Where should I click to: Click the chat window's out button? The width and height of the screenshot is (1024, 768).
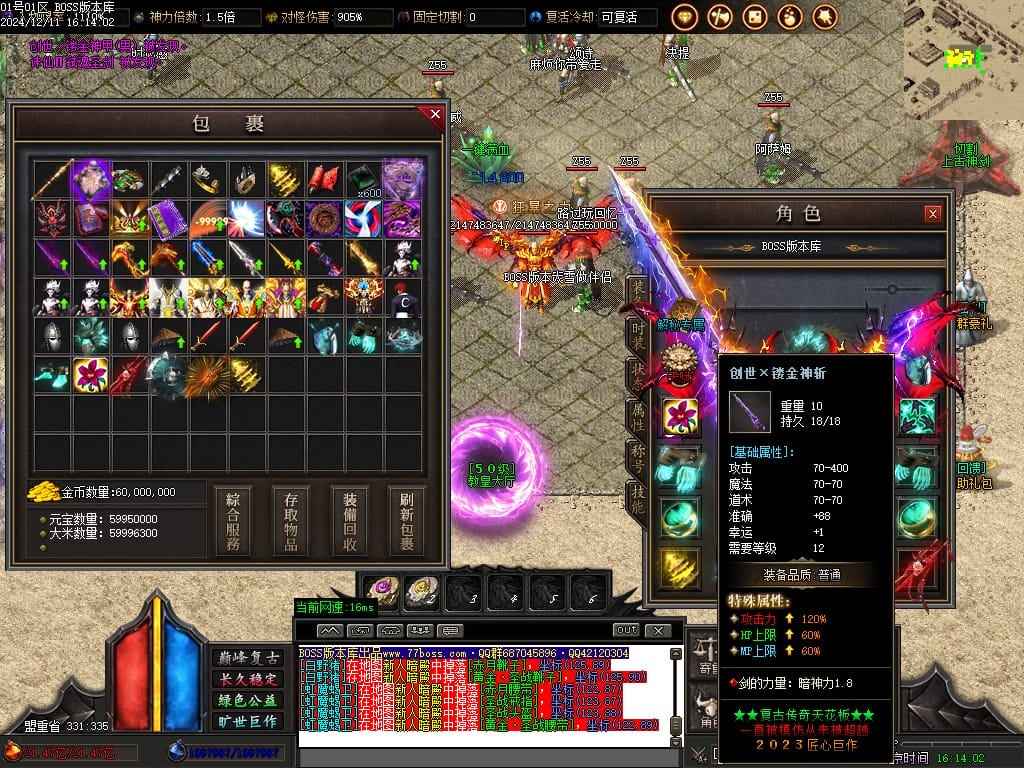pyautogui.click(x=626, y=630)
